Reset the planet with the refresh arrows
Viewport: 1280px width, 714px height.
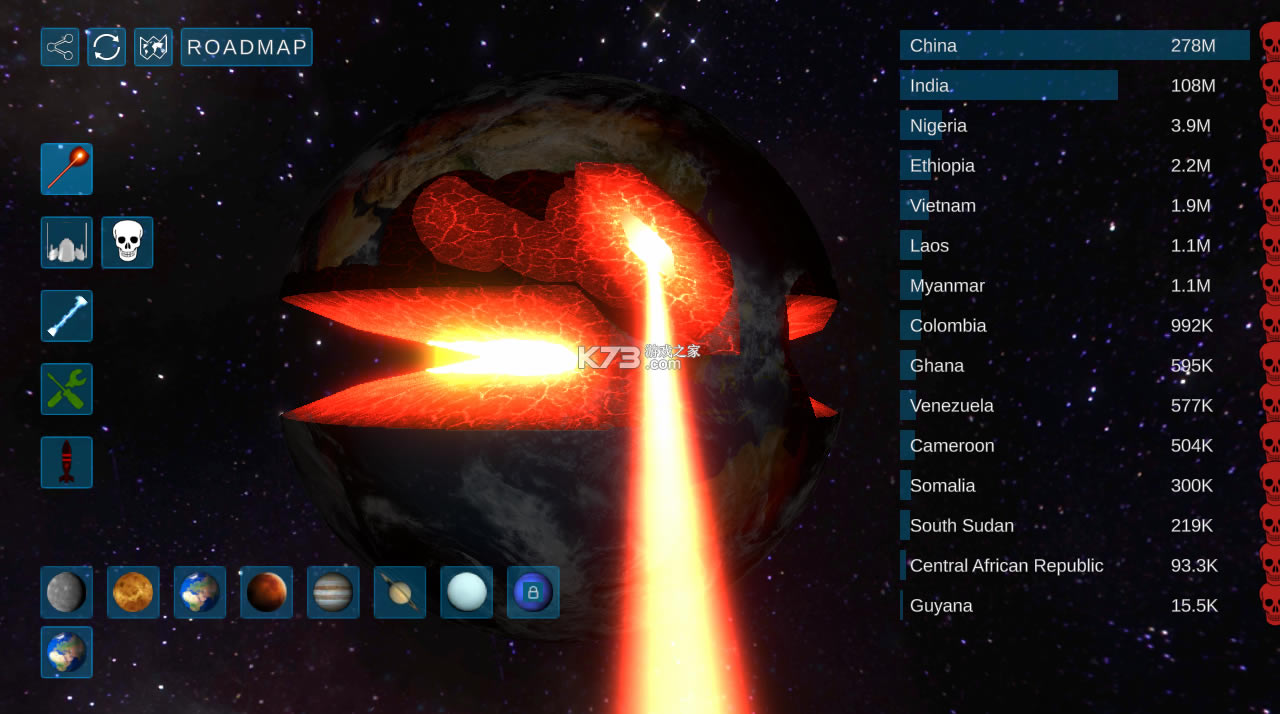106,47
